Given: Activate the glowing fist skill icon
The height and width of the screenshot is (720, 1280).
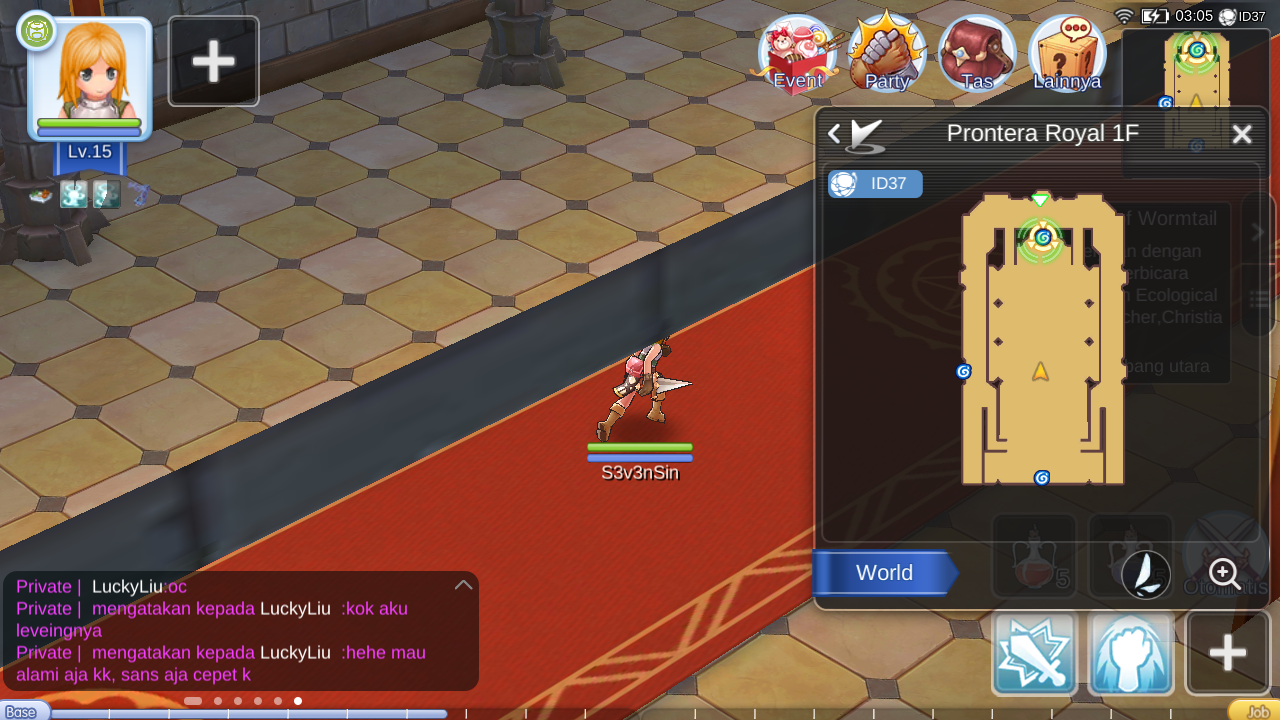Looking at the screenshot, I should click(1131, 653).
